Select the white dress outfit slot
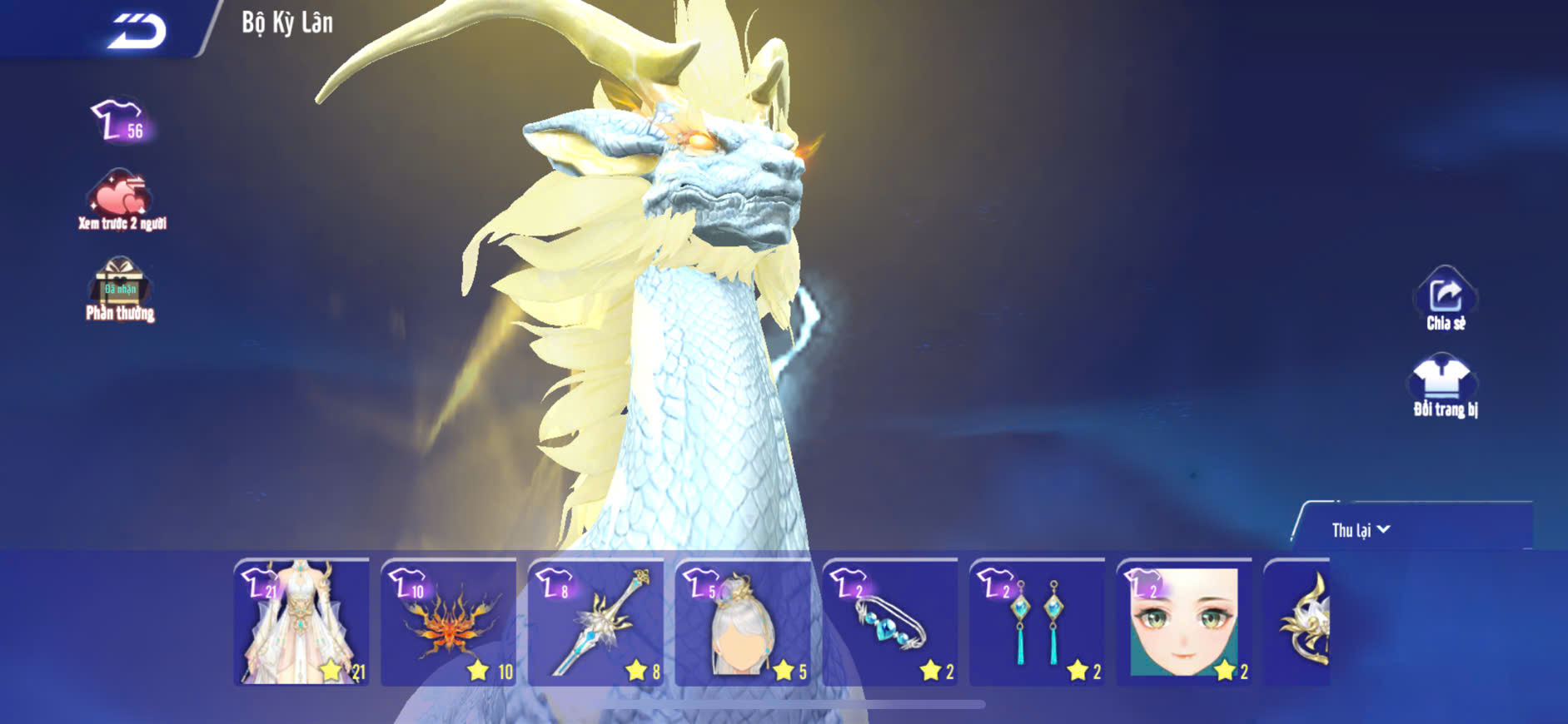 [x=301, y=622]
